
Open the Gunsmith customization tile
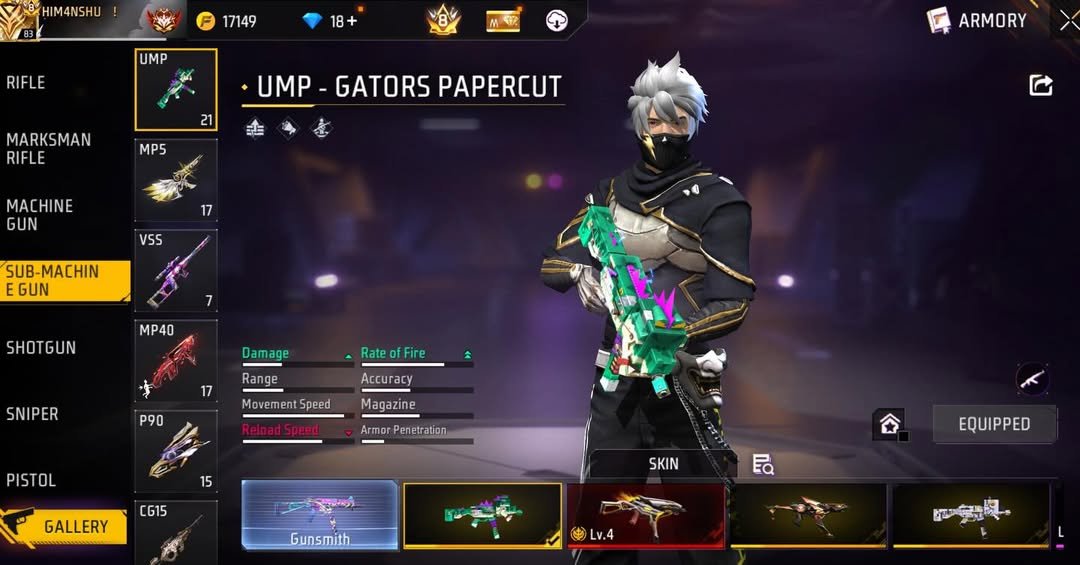click(x=320, y=515)
